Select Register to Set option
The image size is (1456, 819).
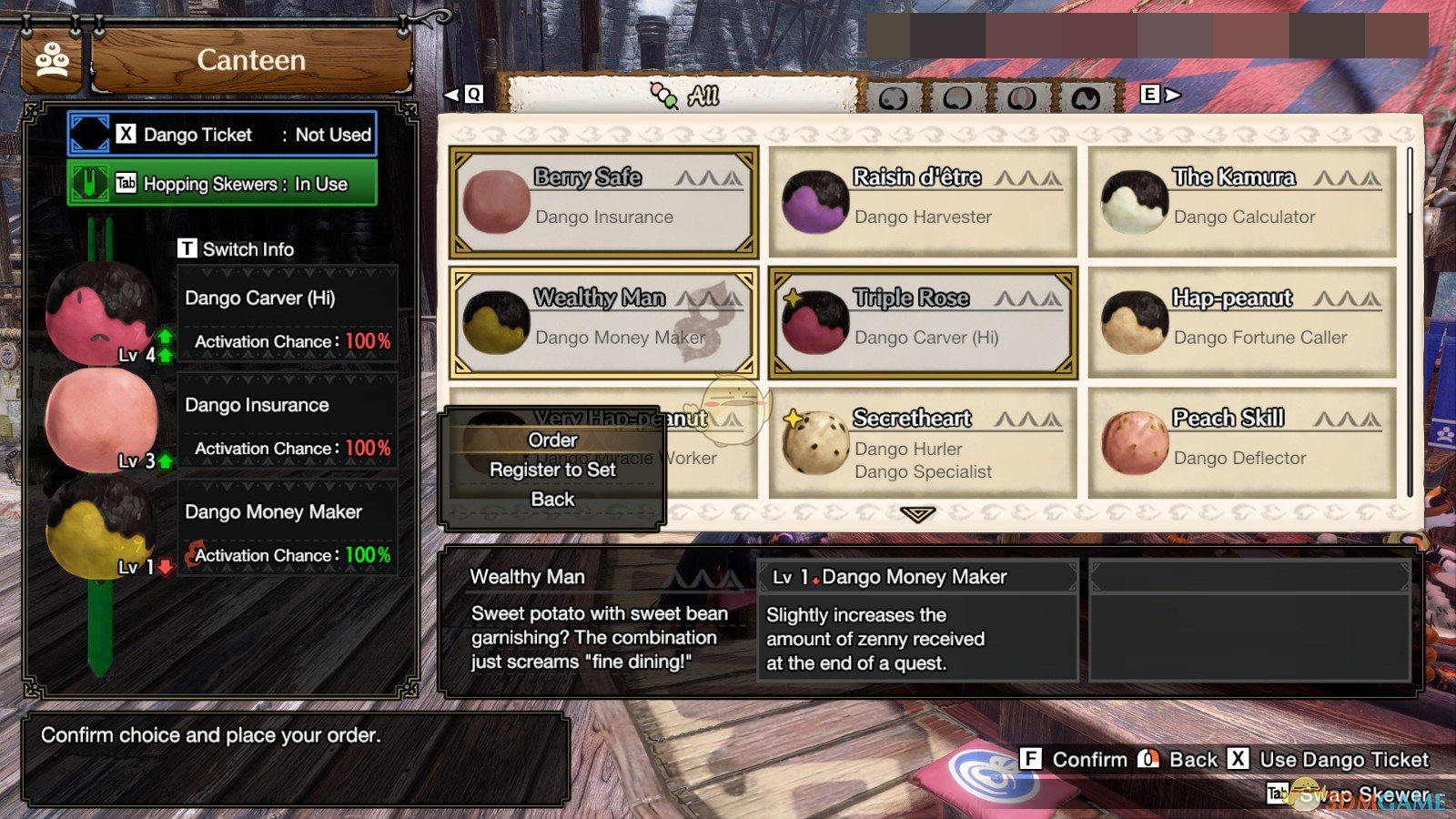click(x=552, y=470)
